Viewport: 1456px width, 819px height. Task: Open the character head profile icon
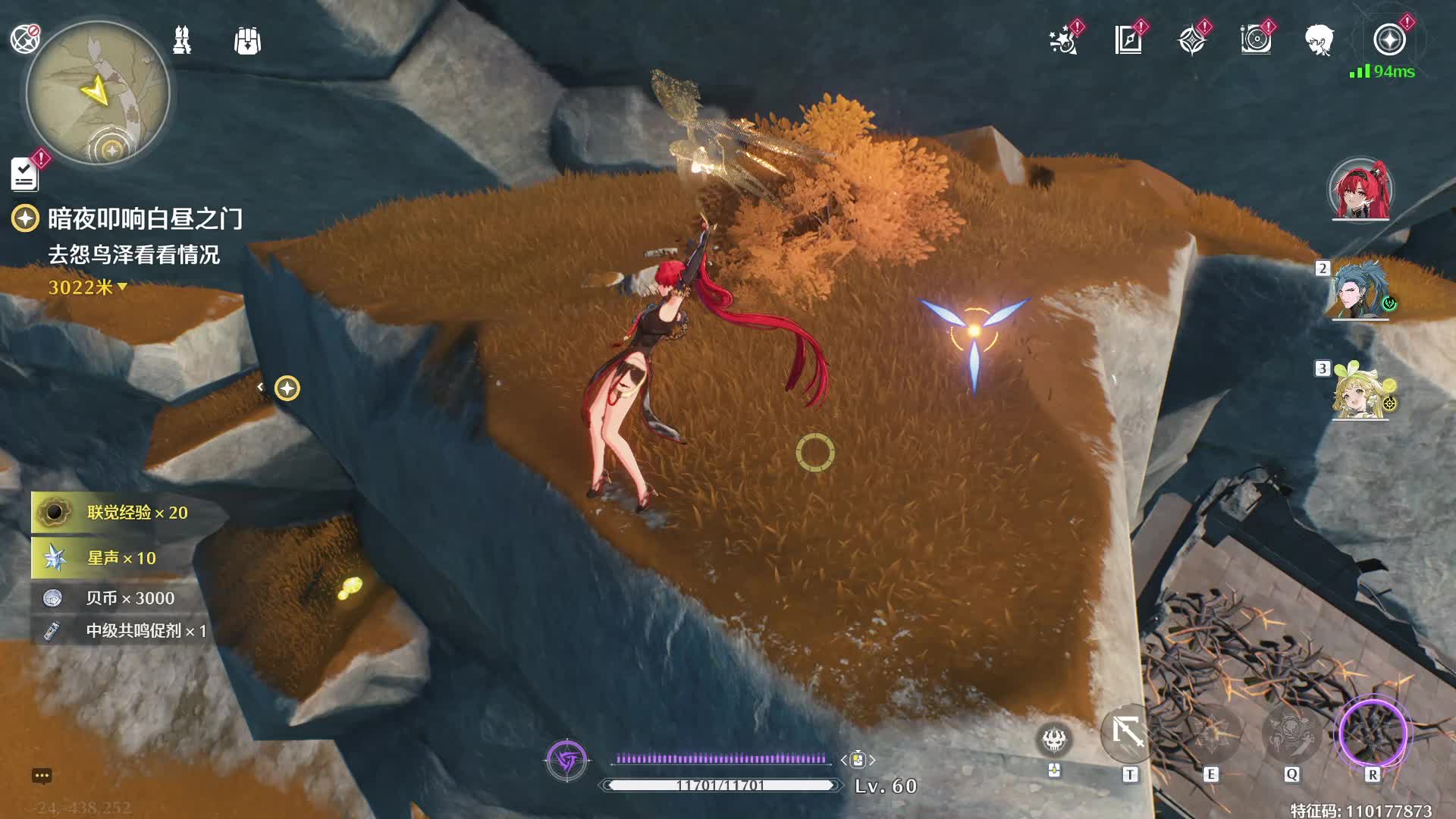click(1319, 40)
